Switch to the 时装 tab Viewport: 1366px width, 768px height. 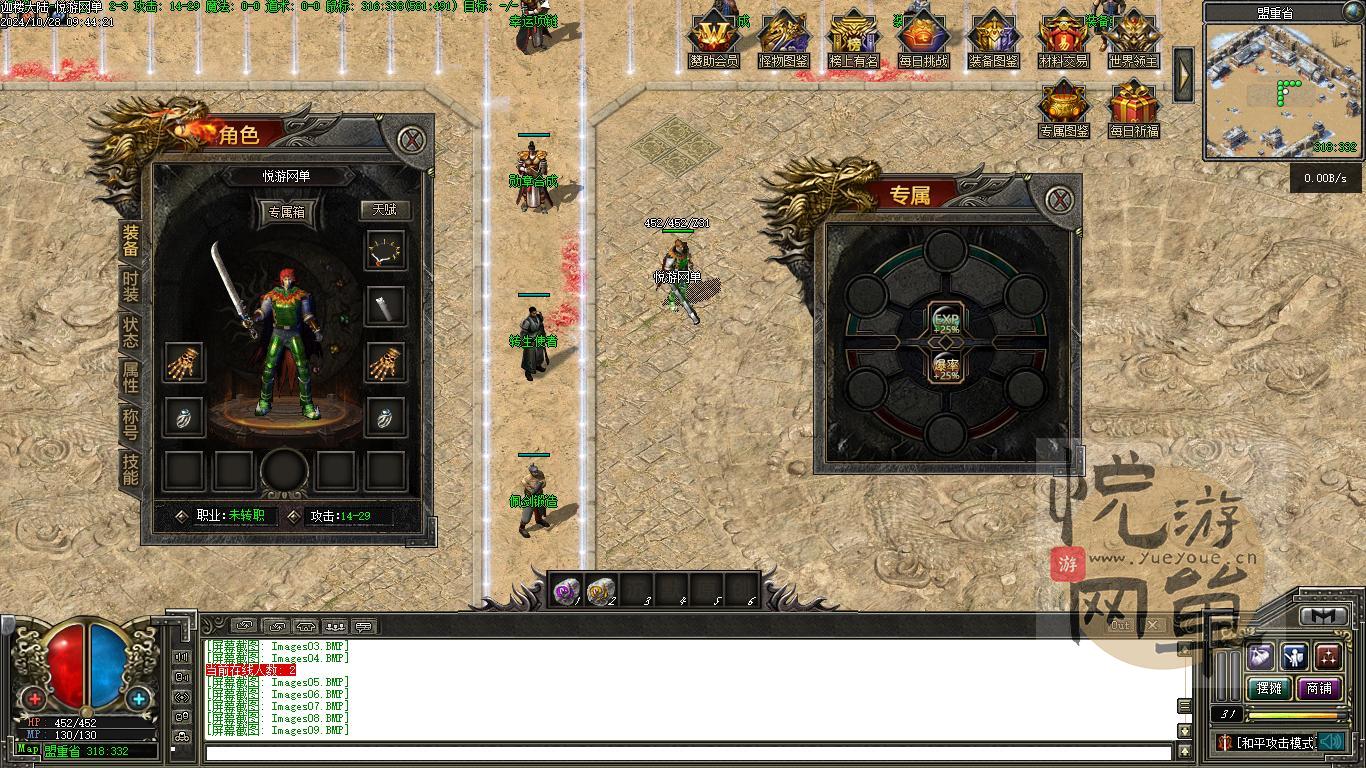click(x=131, y=287)
